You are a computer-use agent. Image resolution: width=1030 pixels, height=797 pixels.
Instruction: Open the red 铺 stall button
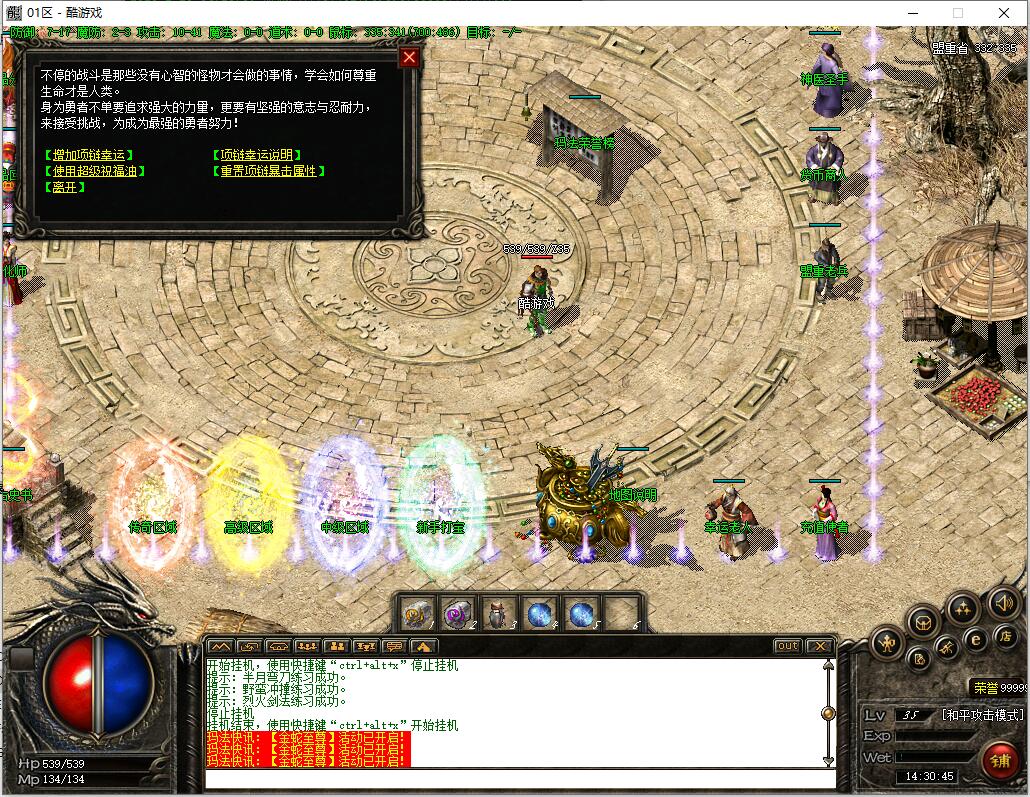point(999,759)
